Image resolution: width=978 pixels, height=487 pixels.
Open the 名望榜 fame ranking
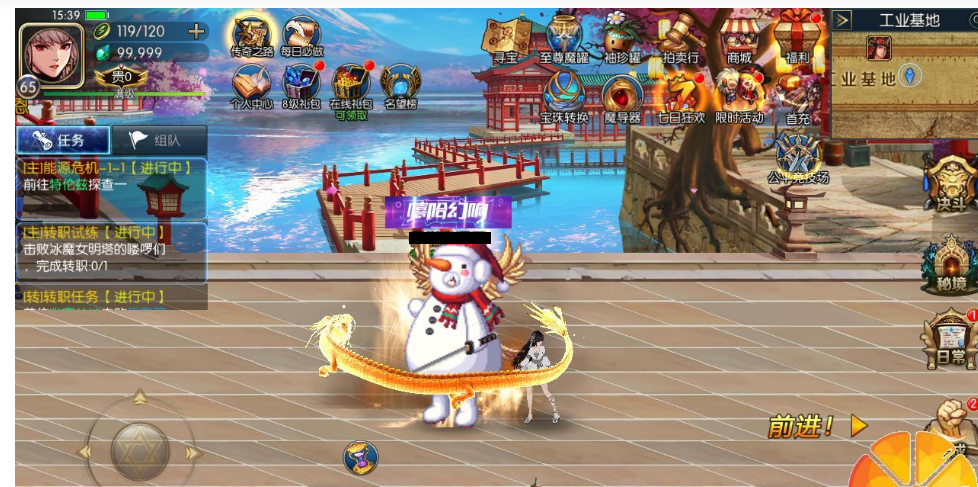(x=401, y=84)
